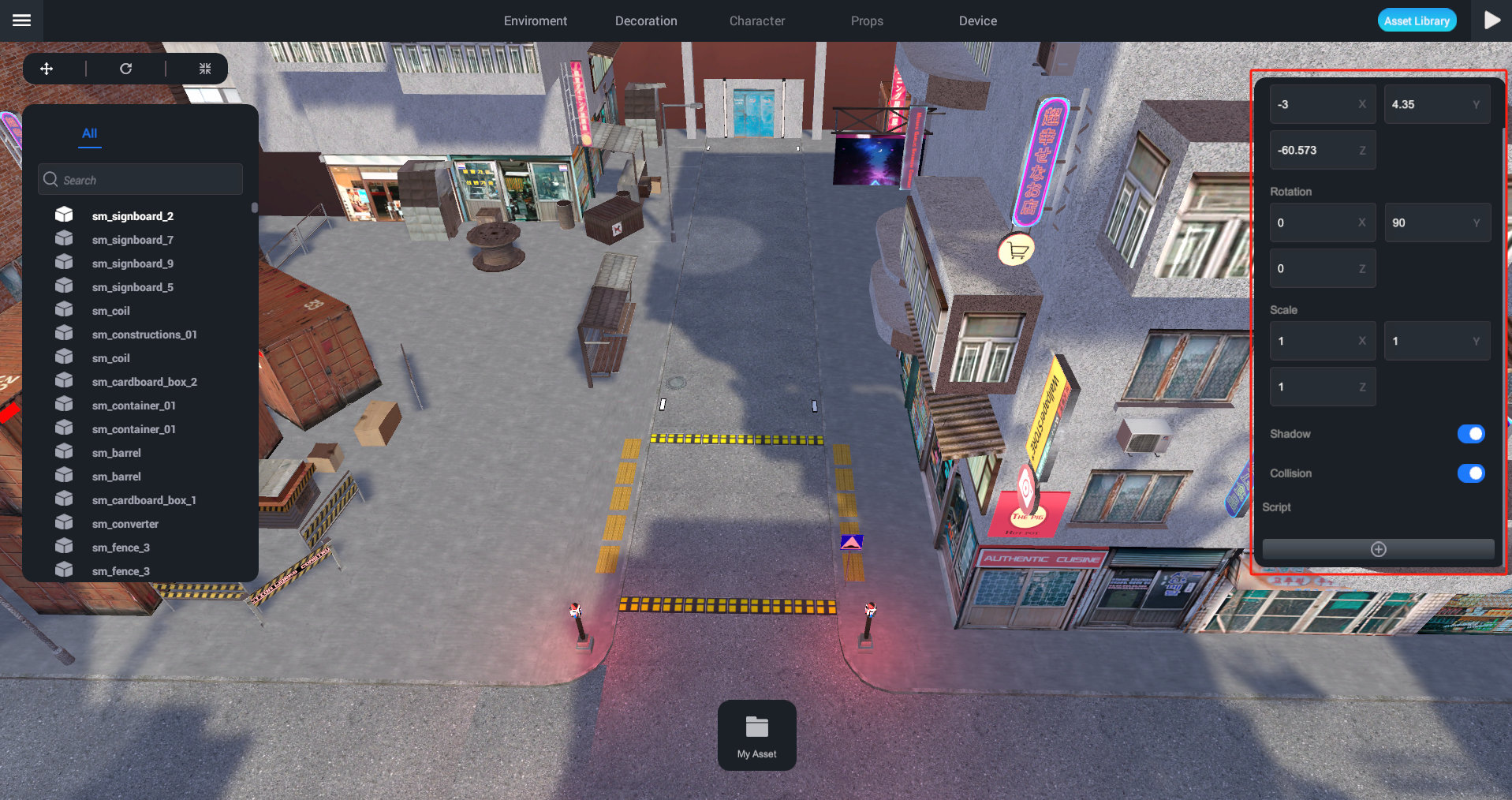This screenshot has width=1512, height=800.
Task: Open the hamburger menu
Action: pos(21,21)
